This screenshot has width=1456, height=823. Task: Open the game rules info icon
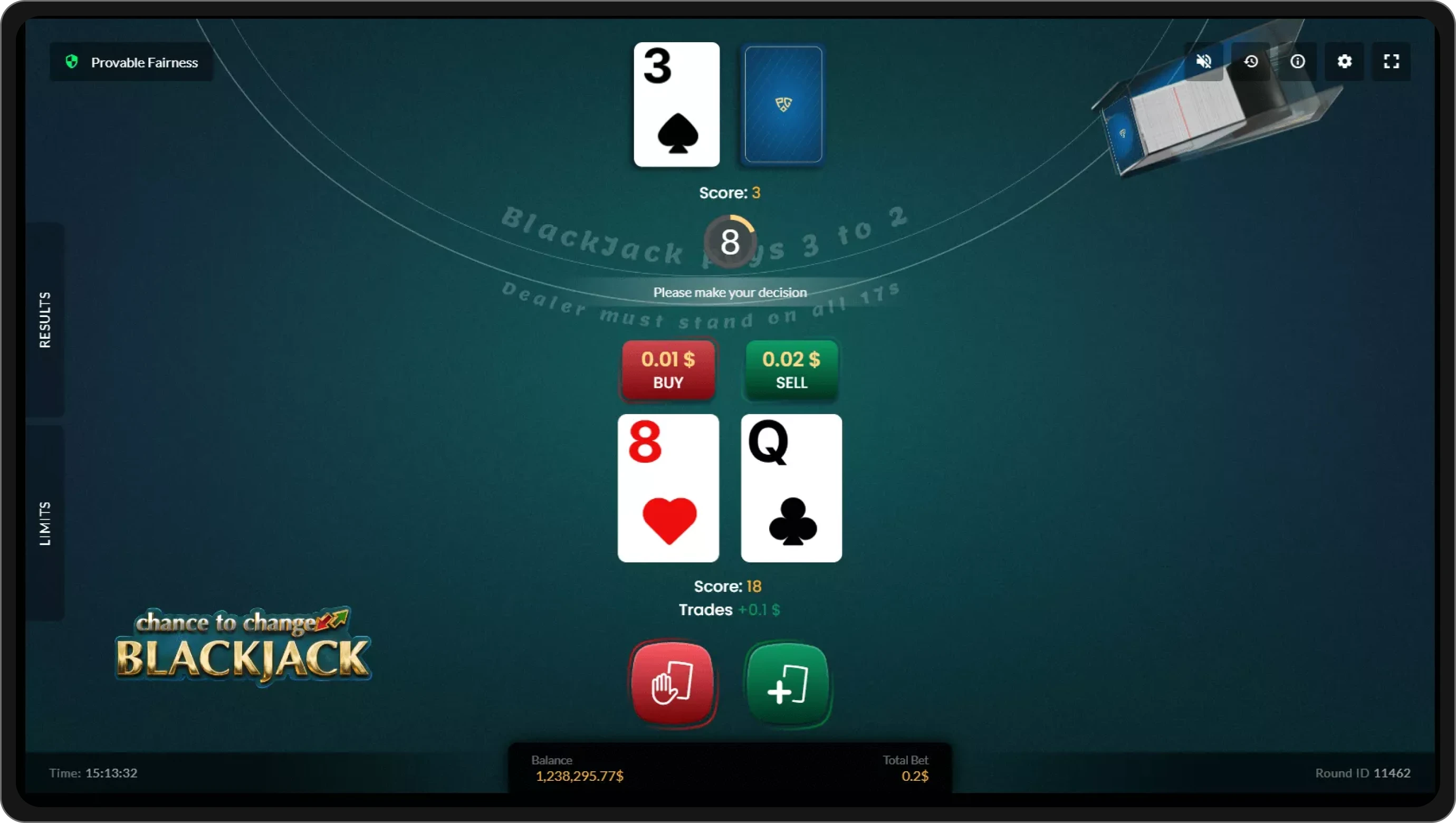(1298, 61)
